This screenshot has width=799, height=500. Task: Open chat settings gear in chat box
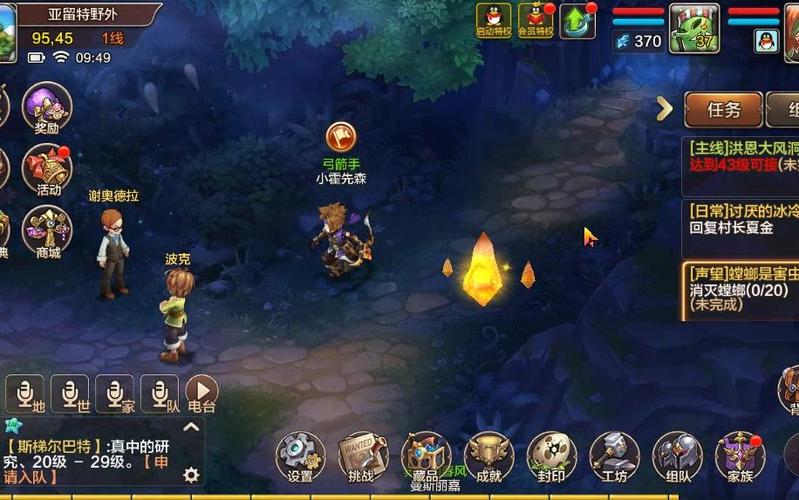coord(190,475)
